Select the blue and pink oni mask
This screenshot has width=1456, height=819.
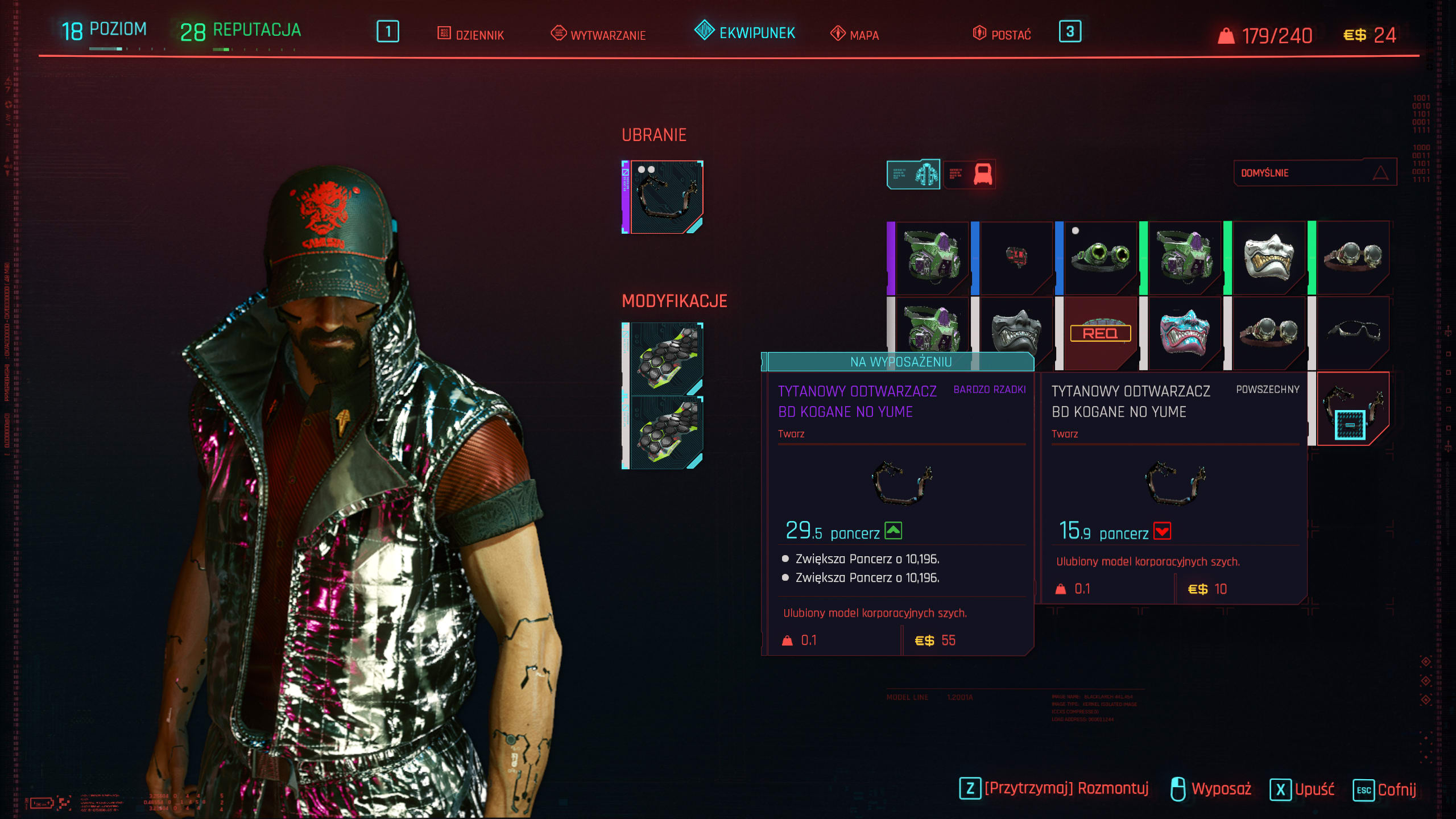[1184, 333]
